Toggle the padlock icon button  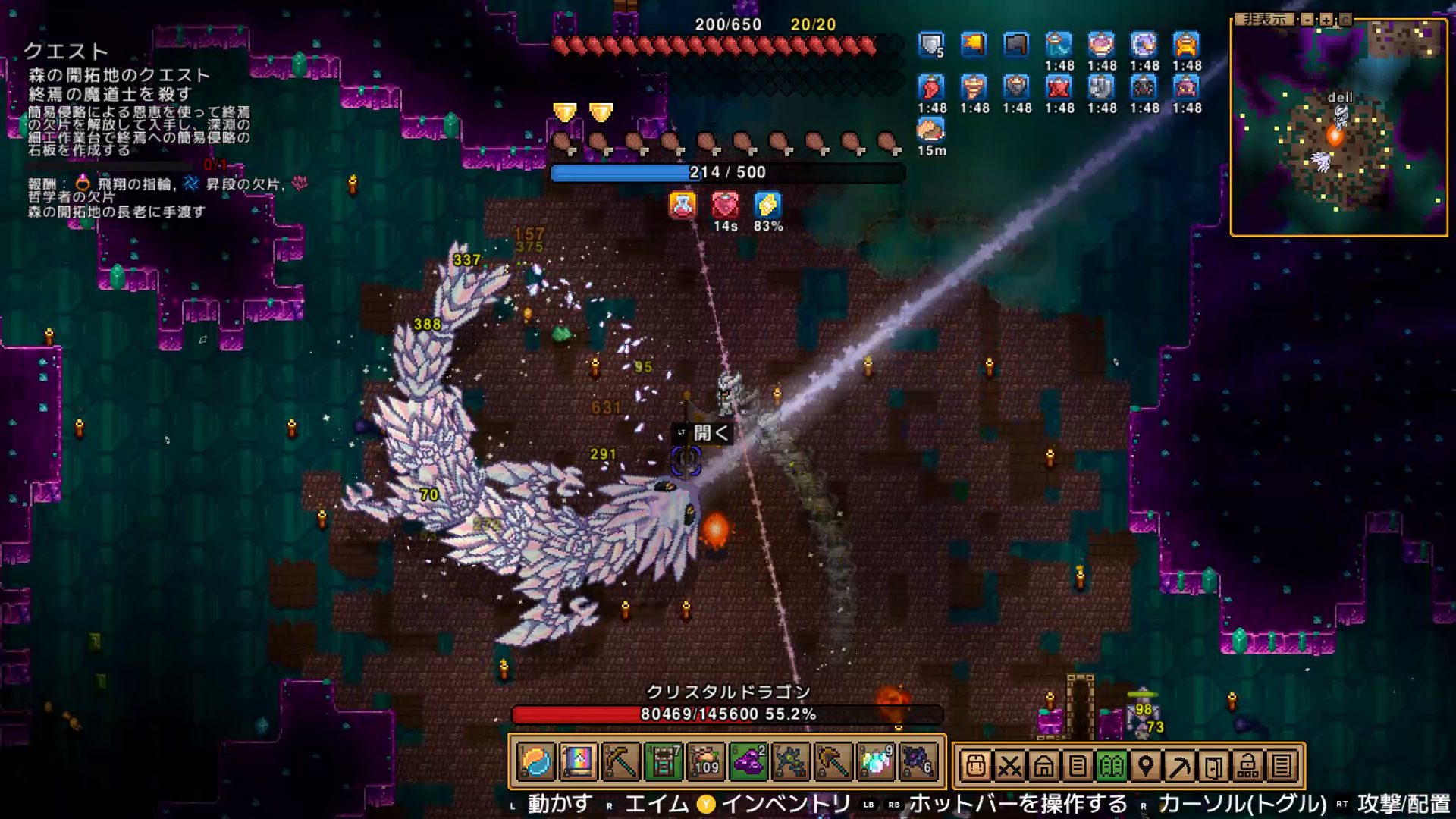tap(1247, 766)
